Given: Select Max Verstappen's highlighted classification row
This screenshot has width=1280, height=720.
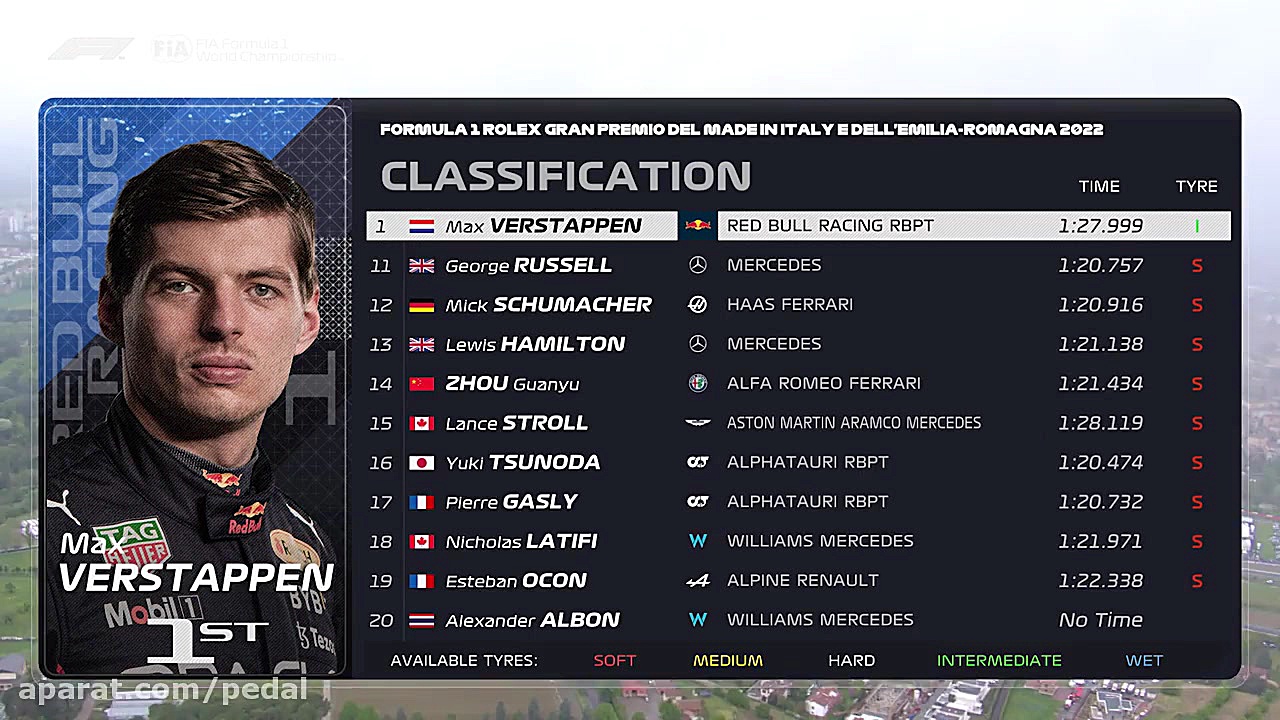Looking at the screenshot, I should 798,226.
